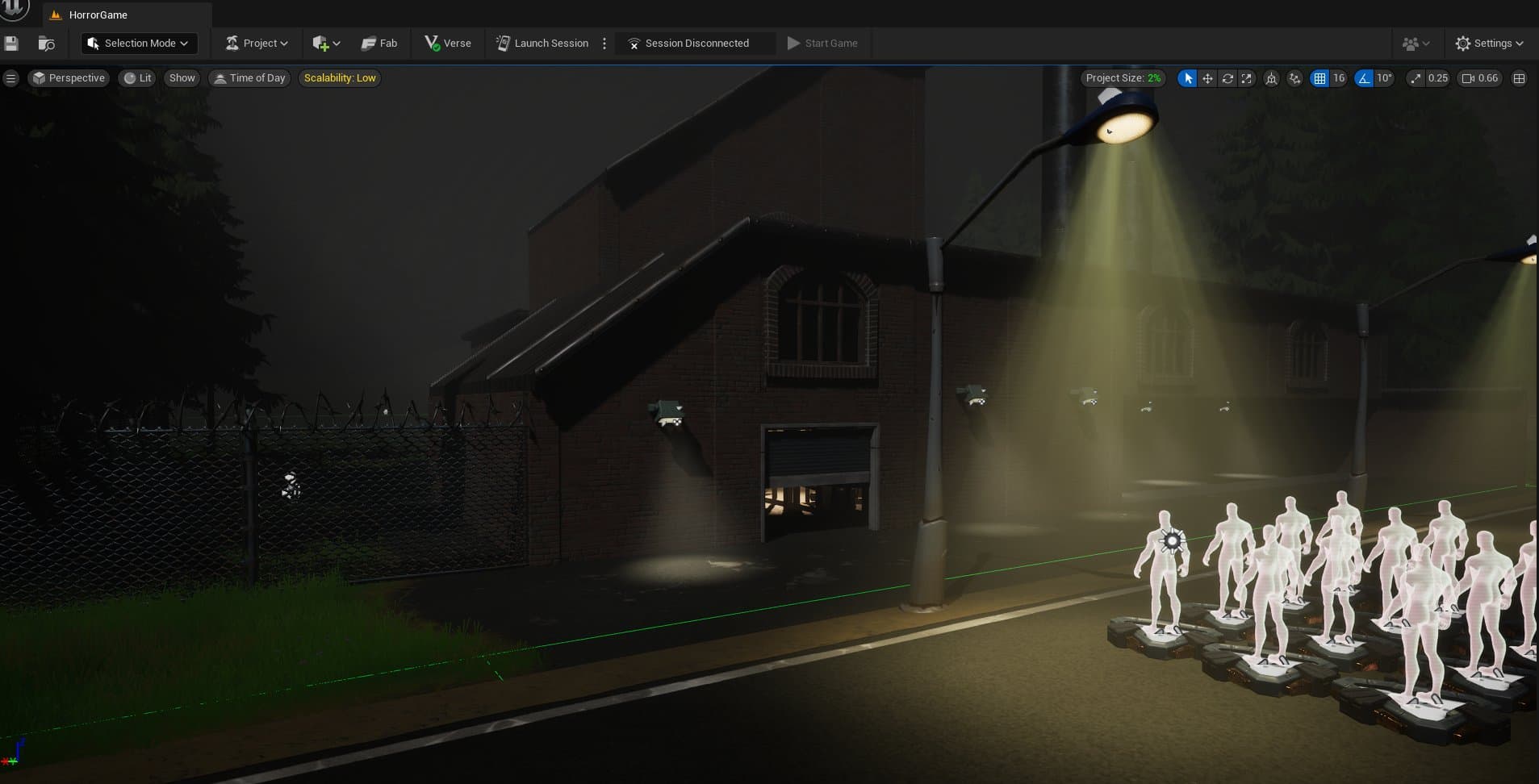Viewport: 1539px width, 784px height.
Task: Change the Scalability: Low setting
Action: [x=339, y=77]
